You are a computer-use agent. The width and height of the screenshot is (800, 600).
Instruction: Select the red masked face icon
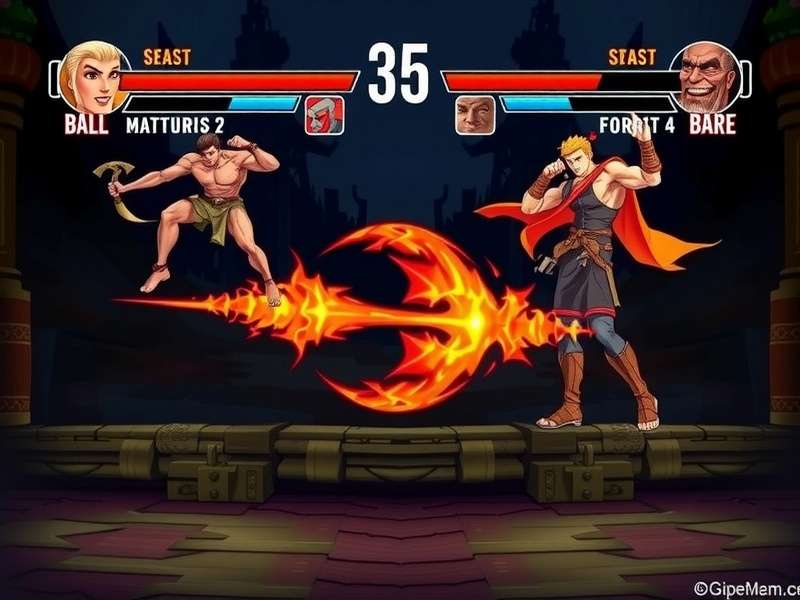(324, 115)
